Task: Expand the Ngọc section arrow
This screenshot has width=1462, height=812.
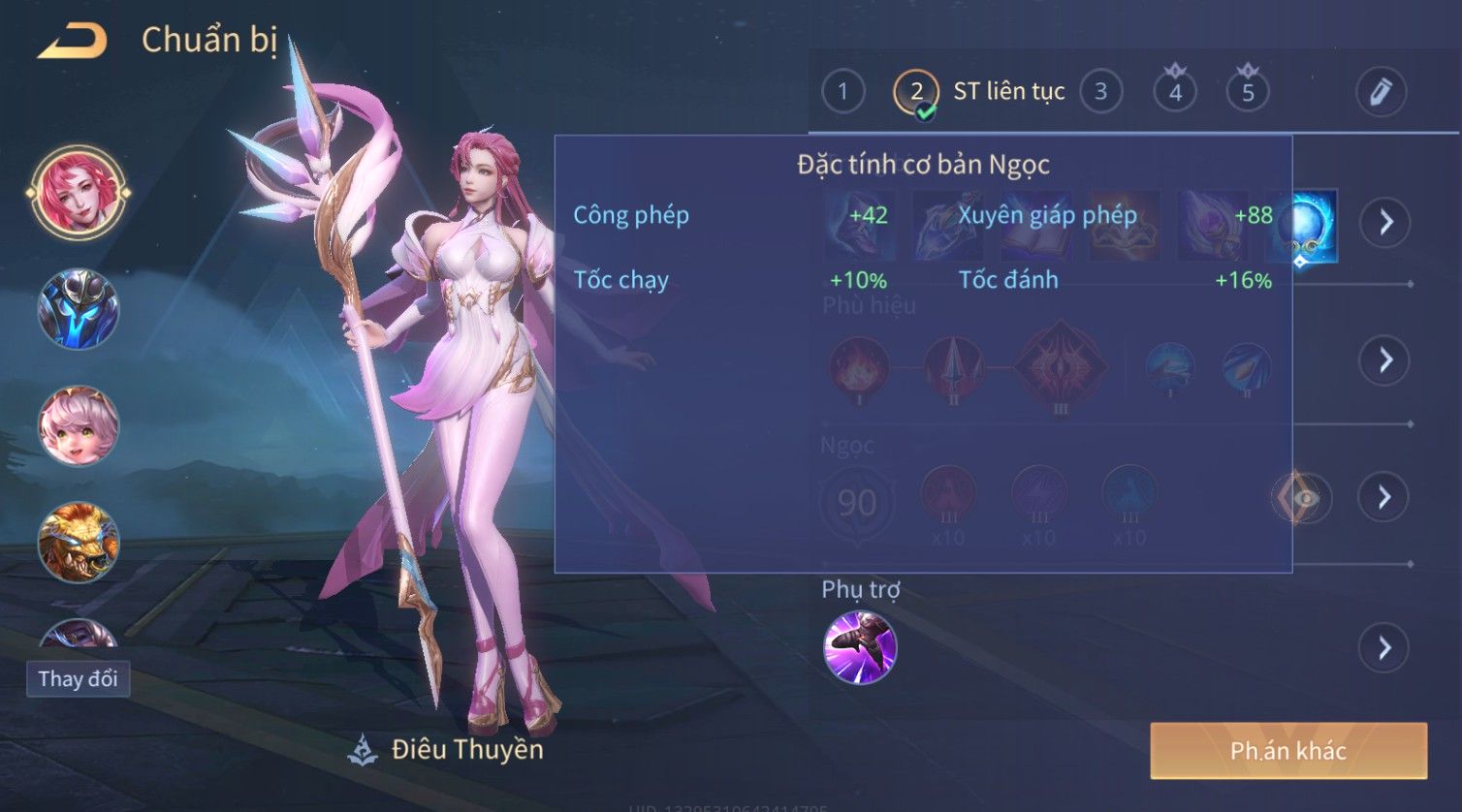Action: [x=1384, y=497]
